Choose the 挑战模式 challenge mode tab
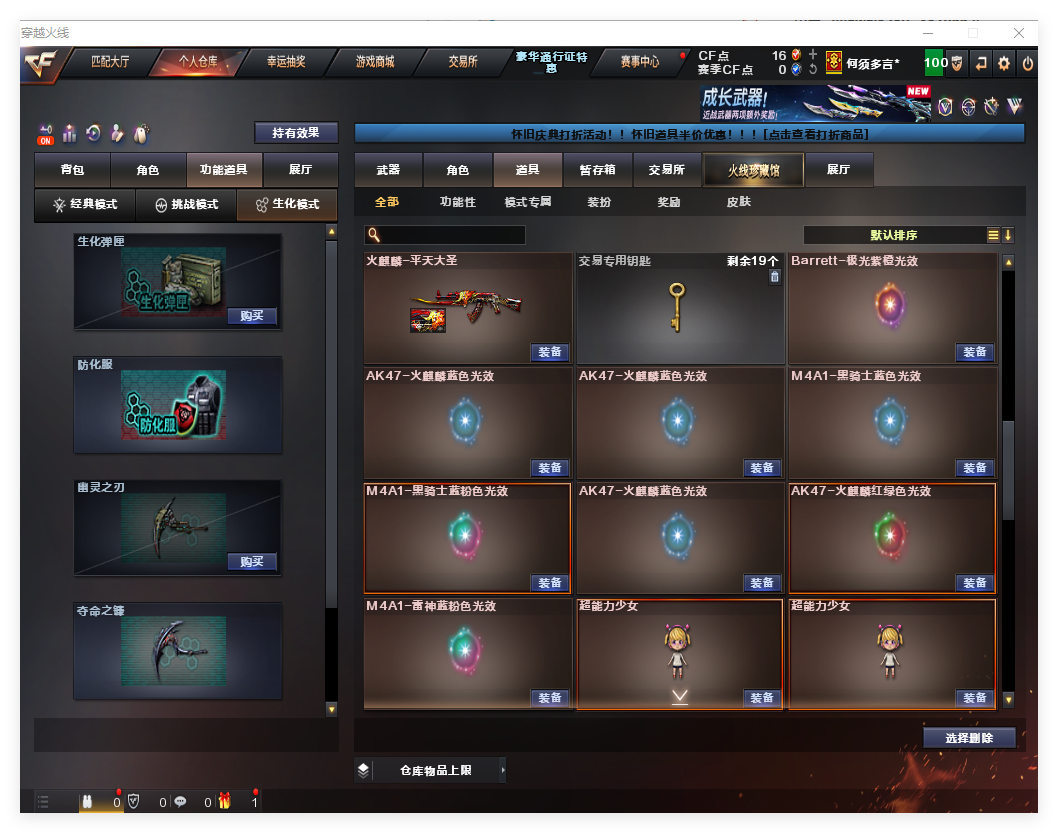Image resolution: width=1058 pixels, height=833 pixels. [x=186, y=204]
